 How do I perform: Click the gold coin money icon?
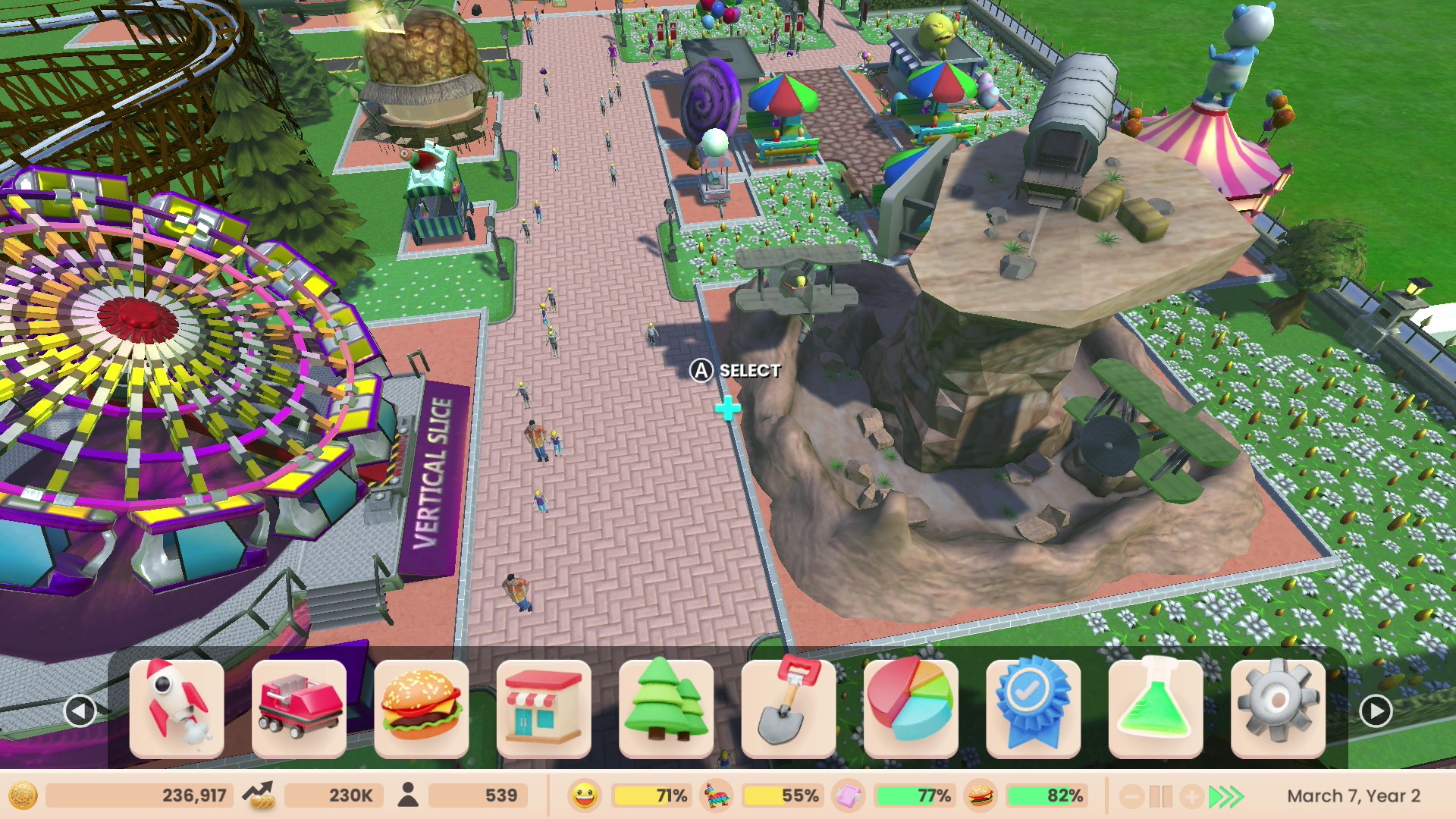[x=23, y=795]
